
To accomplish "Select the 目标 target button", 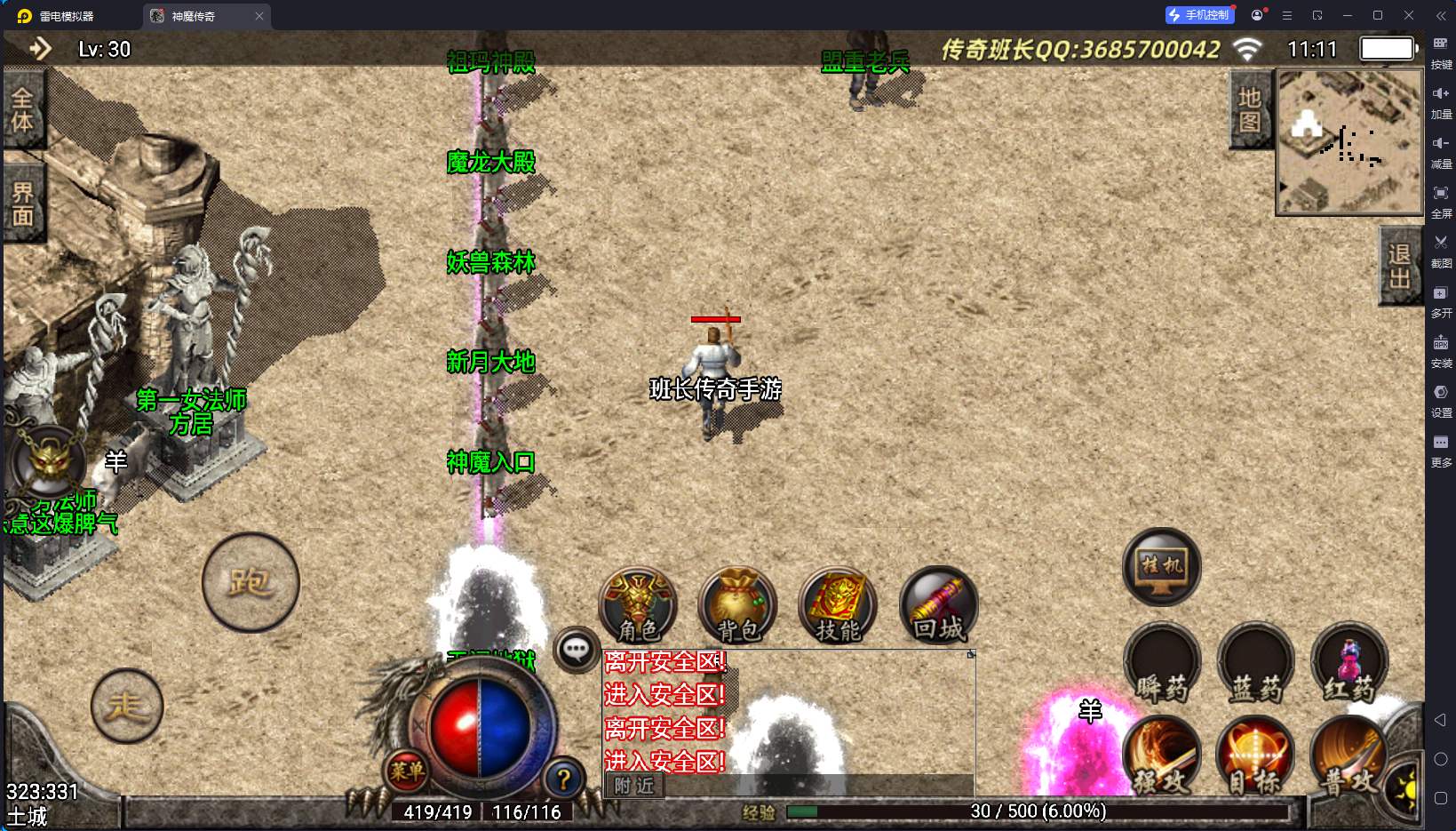I will tap(1254, 757).
